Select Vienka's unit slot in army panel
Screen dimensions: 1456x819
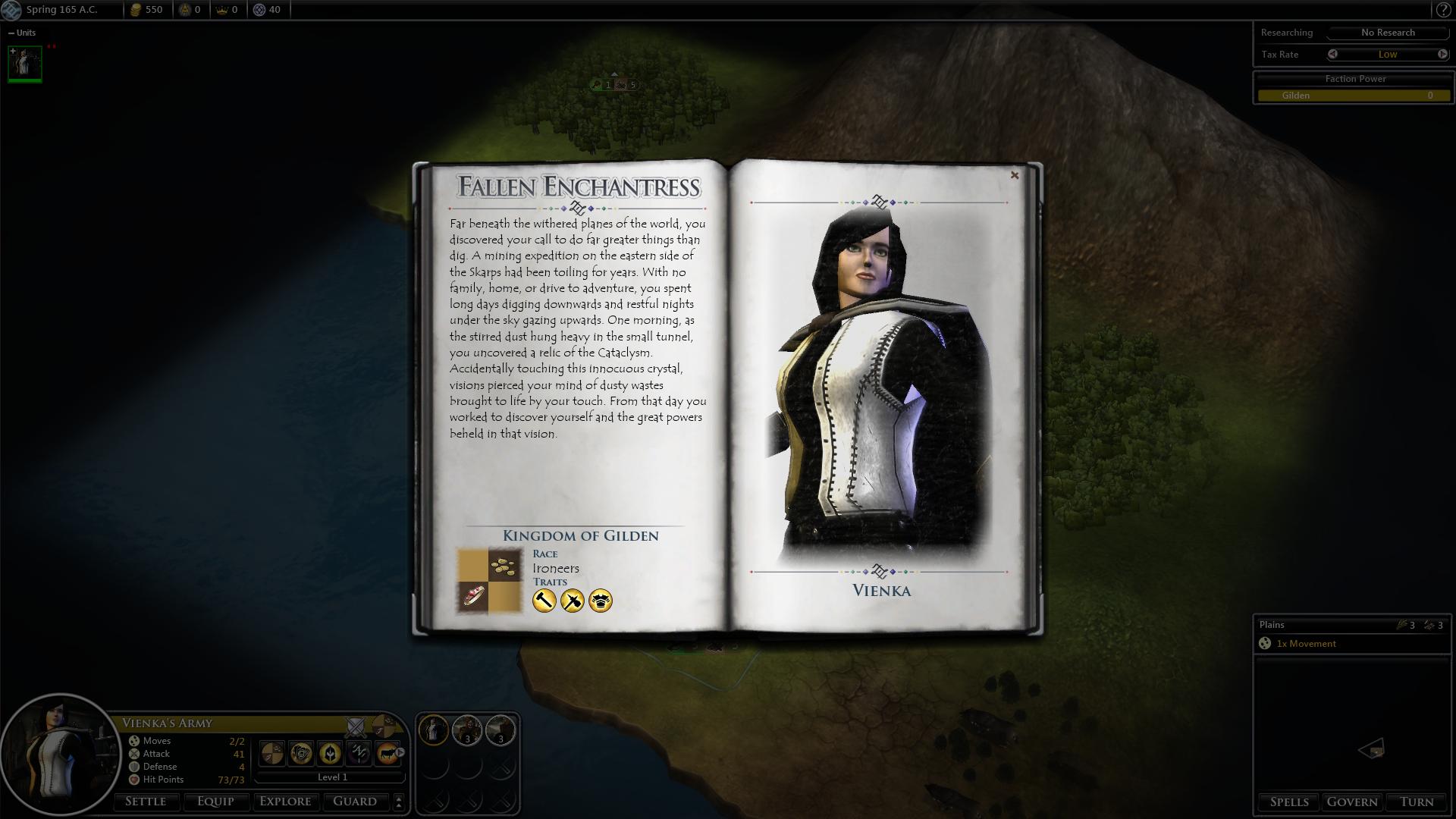click(x=434, y=730)
